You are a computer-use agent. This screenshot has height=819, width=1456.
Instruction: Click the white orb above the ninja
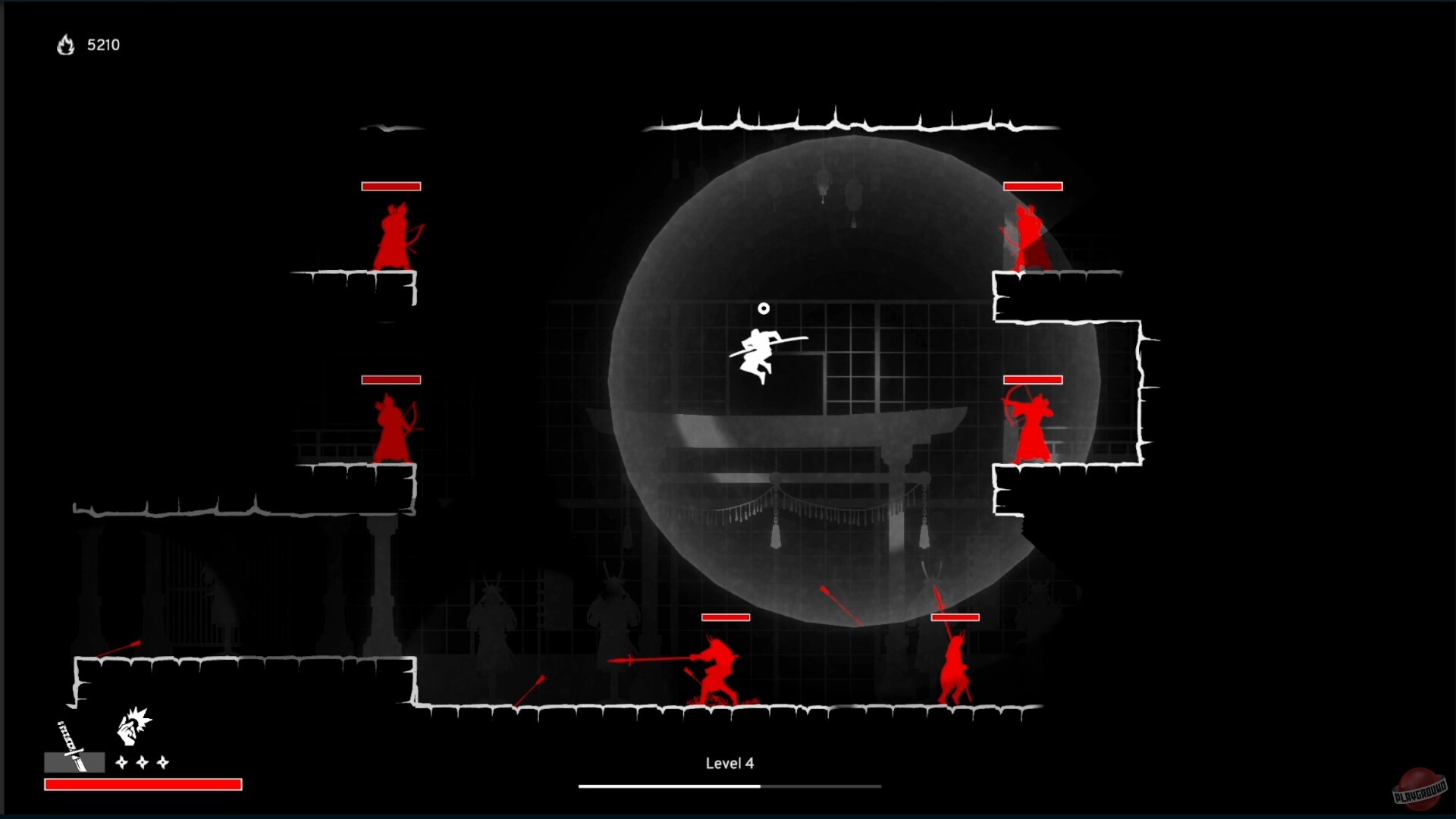[763, 308]
